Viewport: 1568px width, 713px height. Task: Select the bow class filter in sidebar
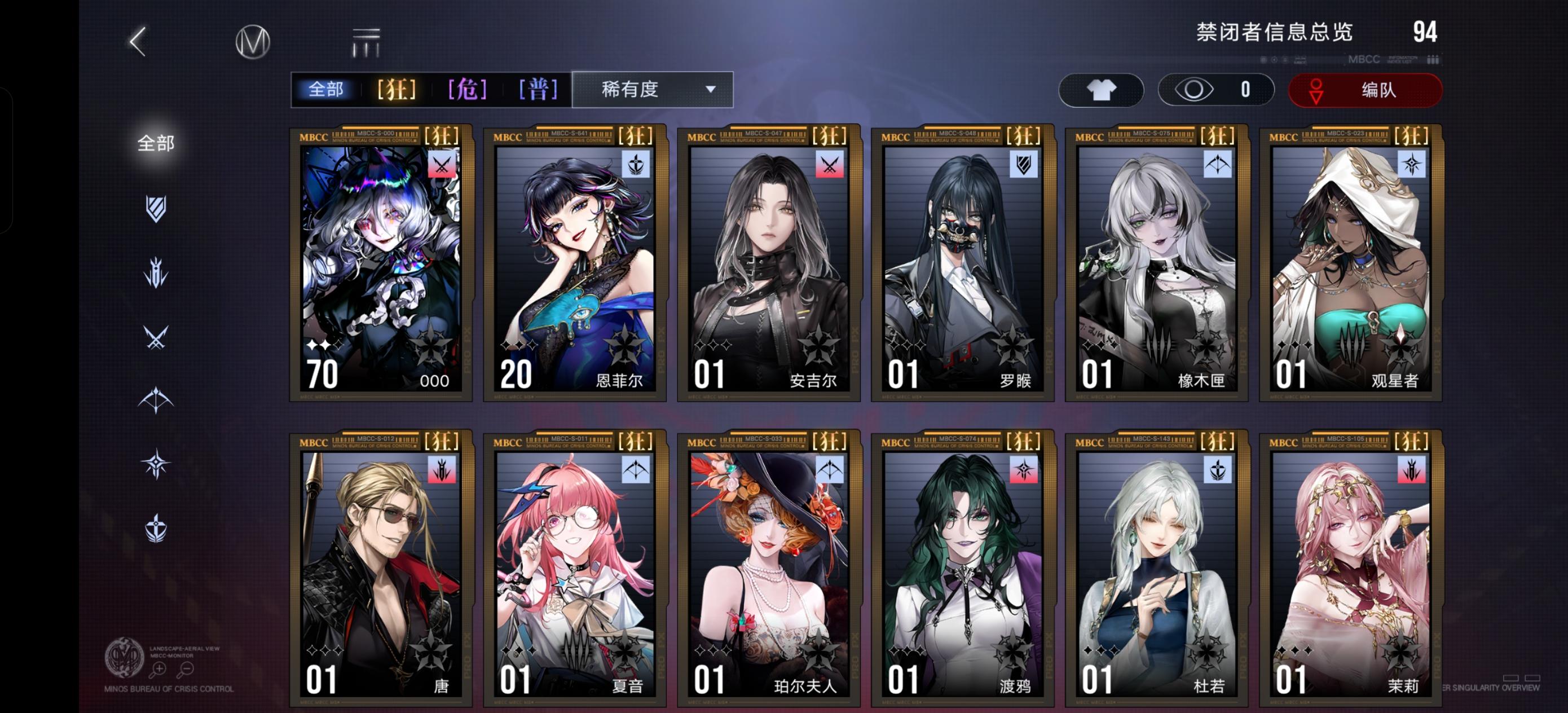click(x=155, y=398)
